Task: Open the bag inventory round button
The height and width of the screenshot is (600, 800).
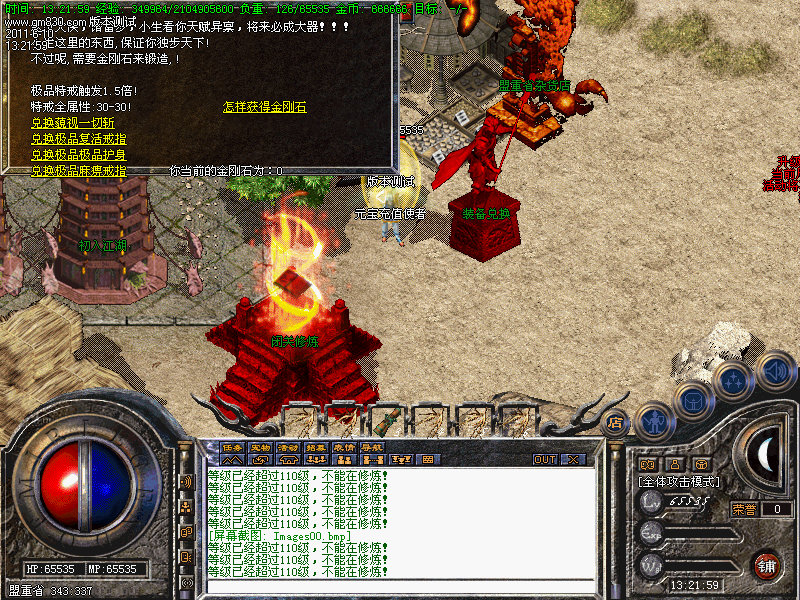Action: tap(693, 399)
